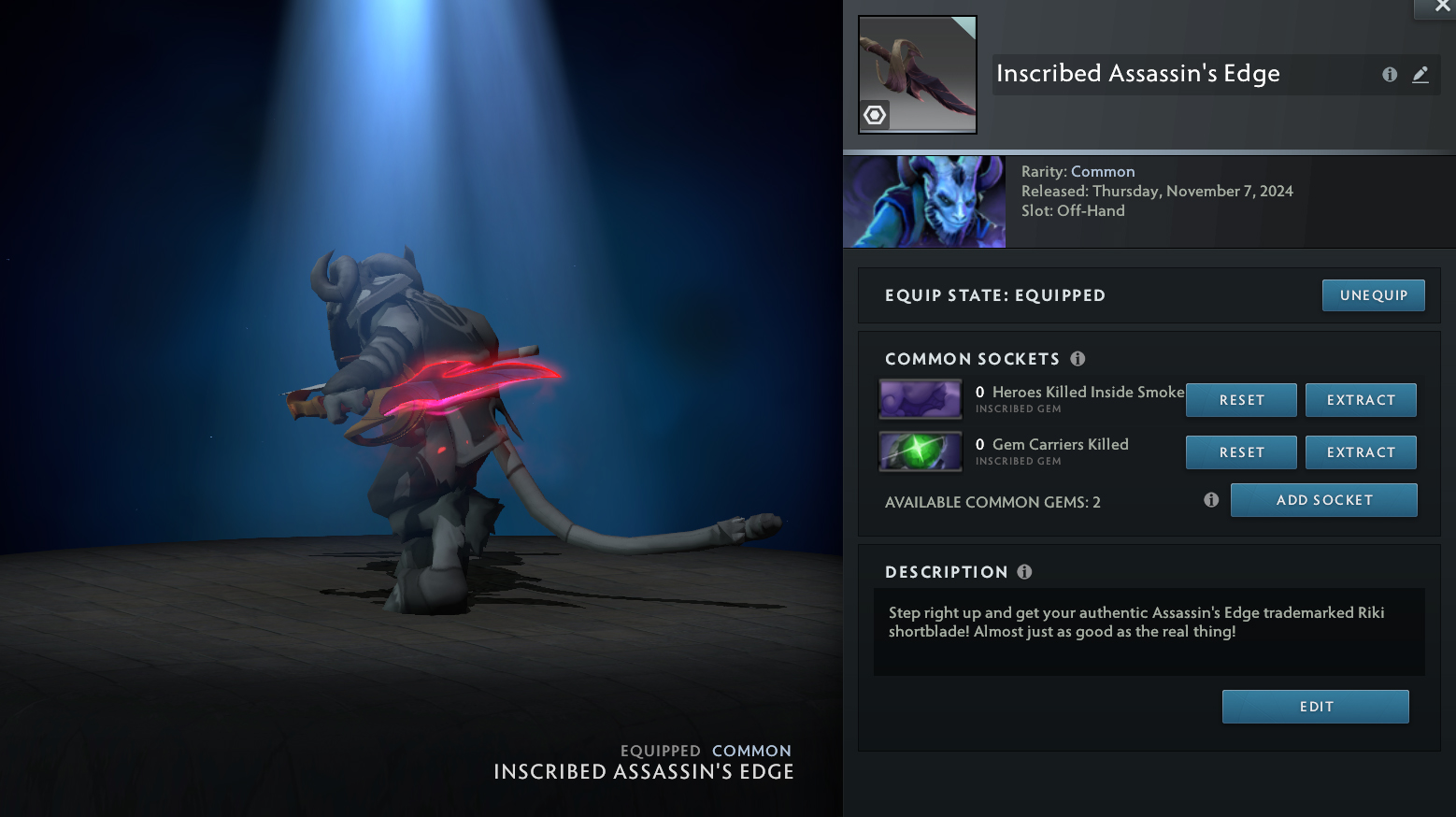Select the purple smoke inscribed gem icon
Screen dimensions: 1456x817
tap(921, 399)
